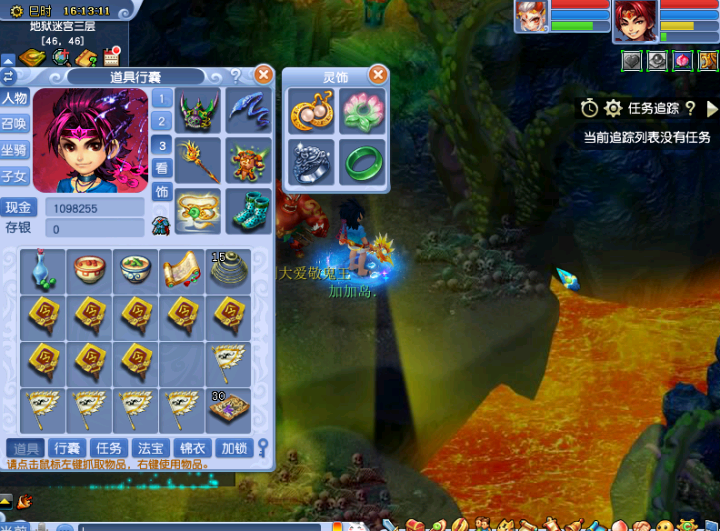The image size is (720, 531).
Task: Pick the pink lotus accessory slot
Action: pyautogui.click(x=360, y=111)
